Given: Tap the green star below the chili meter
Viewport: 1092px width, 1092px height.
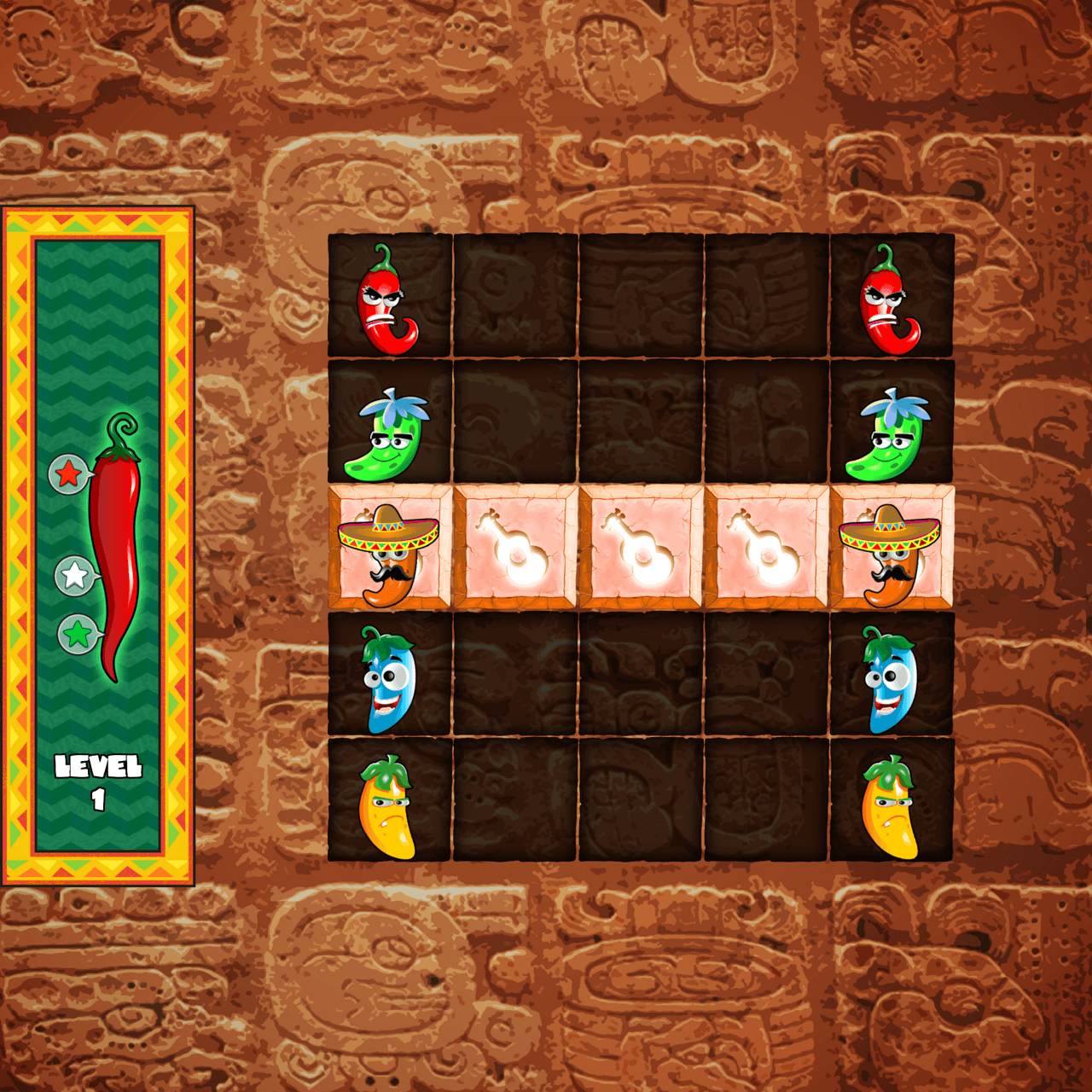Looking at the screenshot, I should (x=78, y=633).
